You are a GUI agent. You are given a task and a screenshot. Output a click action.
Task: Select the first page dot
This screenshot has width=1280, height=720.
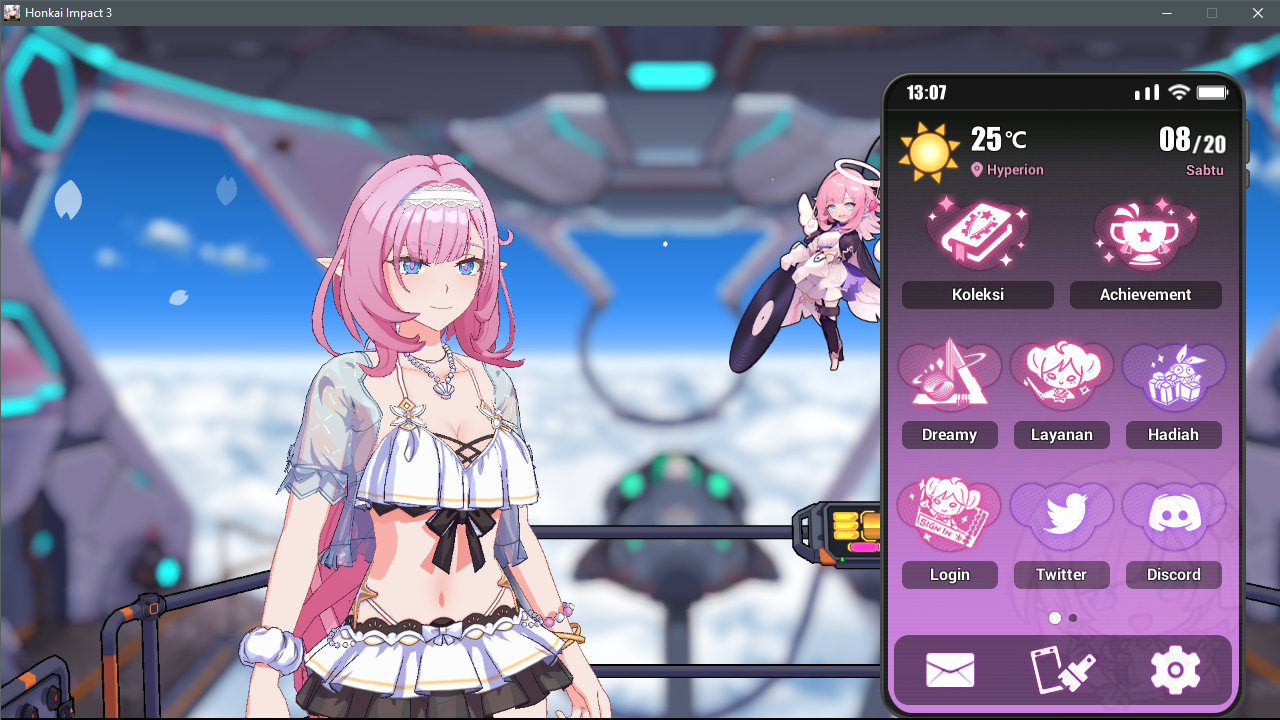coord(1055,618)
